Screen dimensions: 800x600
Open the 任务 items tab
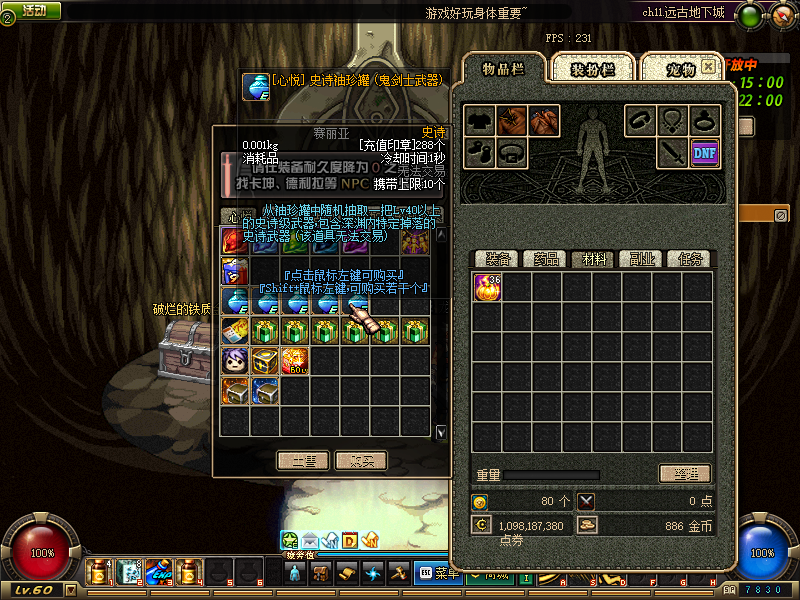click(689, 259)
